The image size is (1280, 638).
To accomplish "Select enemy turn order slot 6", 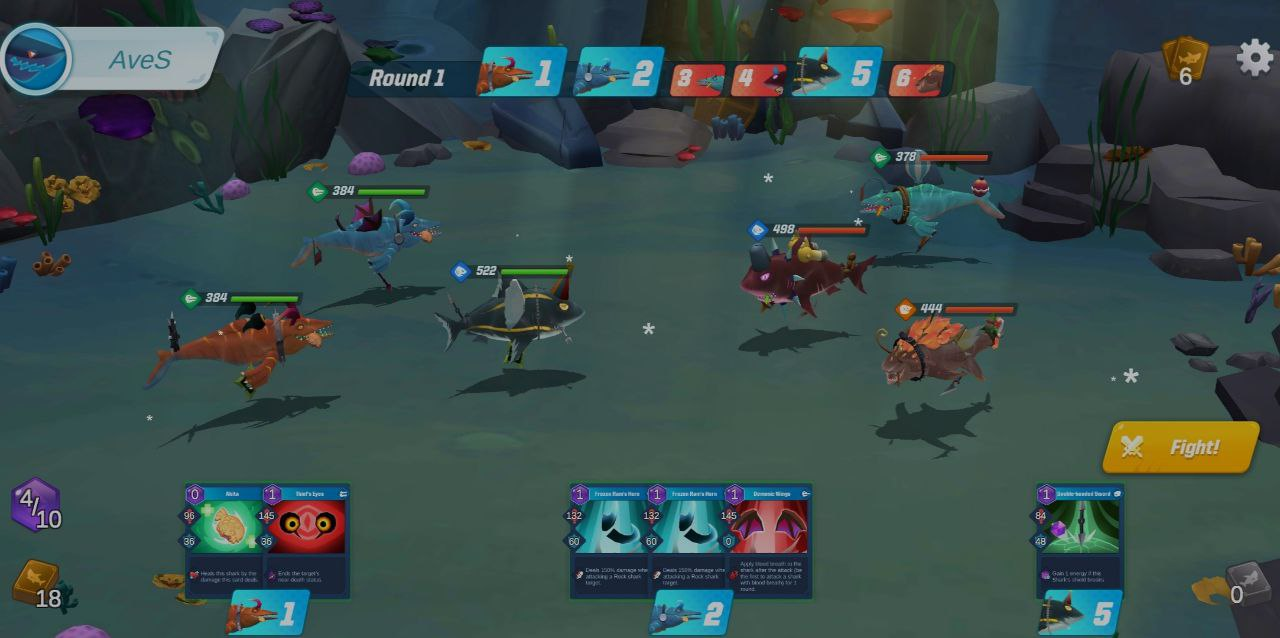I will (x=918, y=79).
